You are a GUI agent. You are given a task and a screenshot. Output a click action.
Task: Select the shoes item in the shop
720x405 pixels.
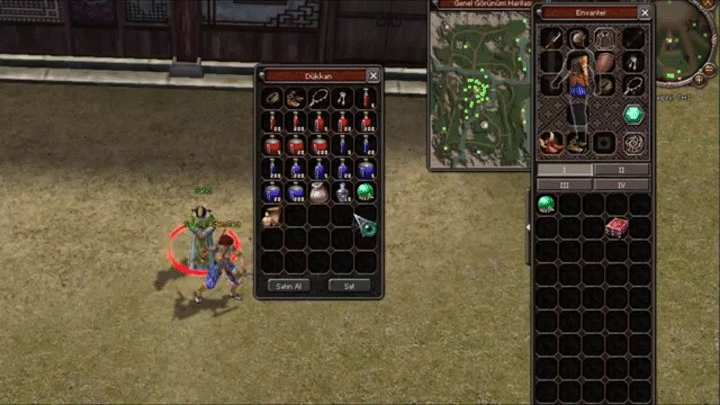tap(296, 98)
